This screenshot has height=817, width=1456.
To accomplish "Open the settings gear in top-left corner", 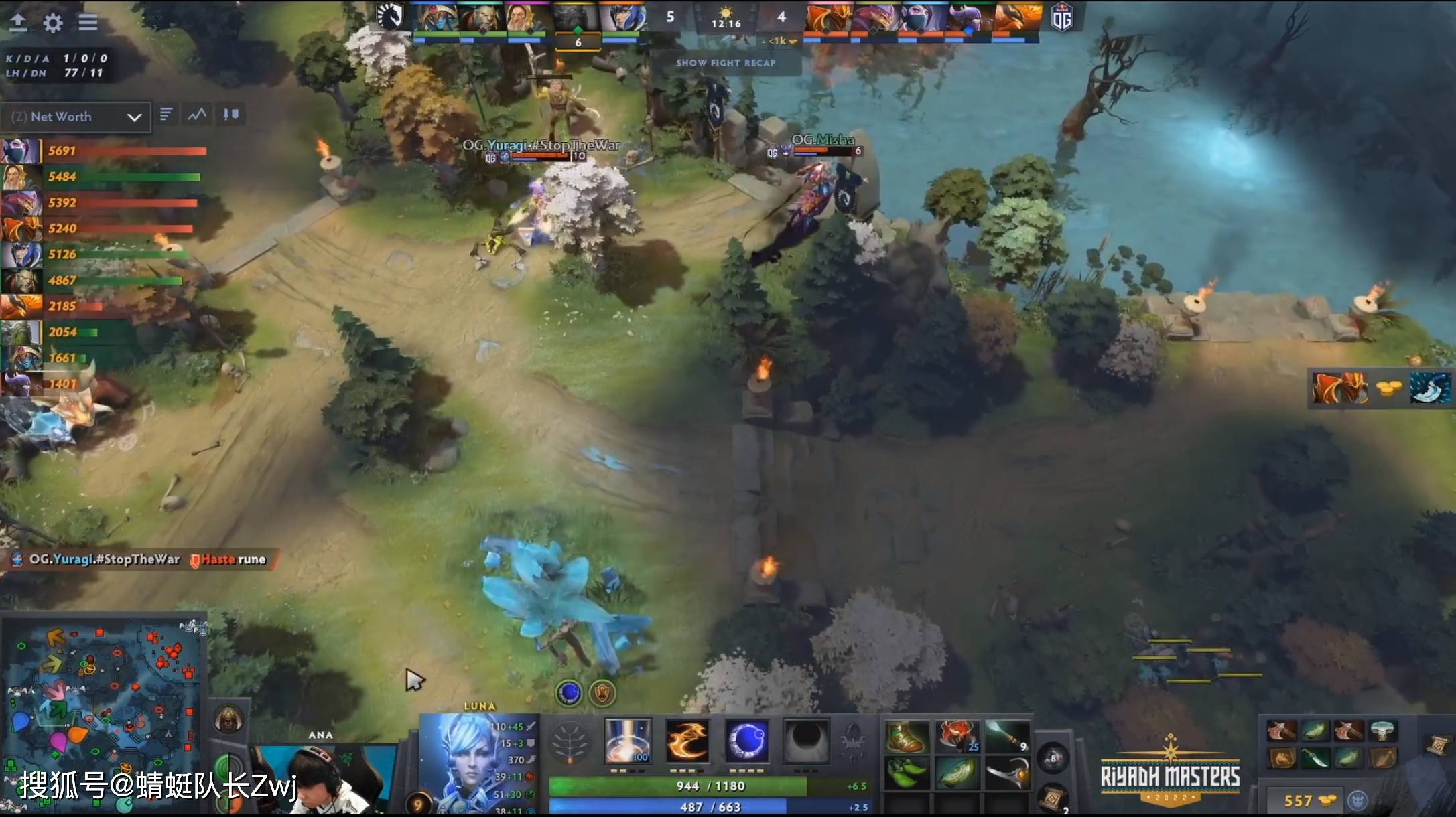I will [52, 22].
